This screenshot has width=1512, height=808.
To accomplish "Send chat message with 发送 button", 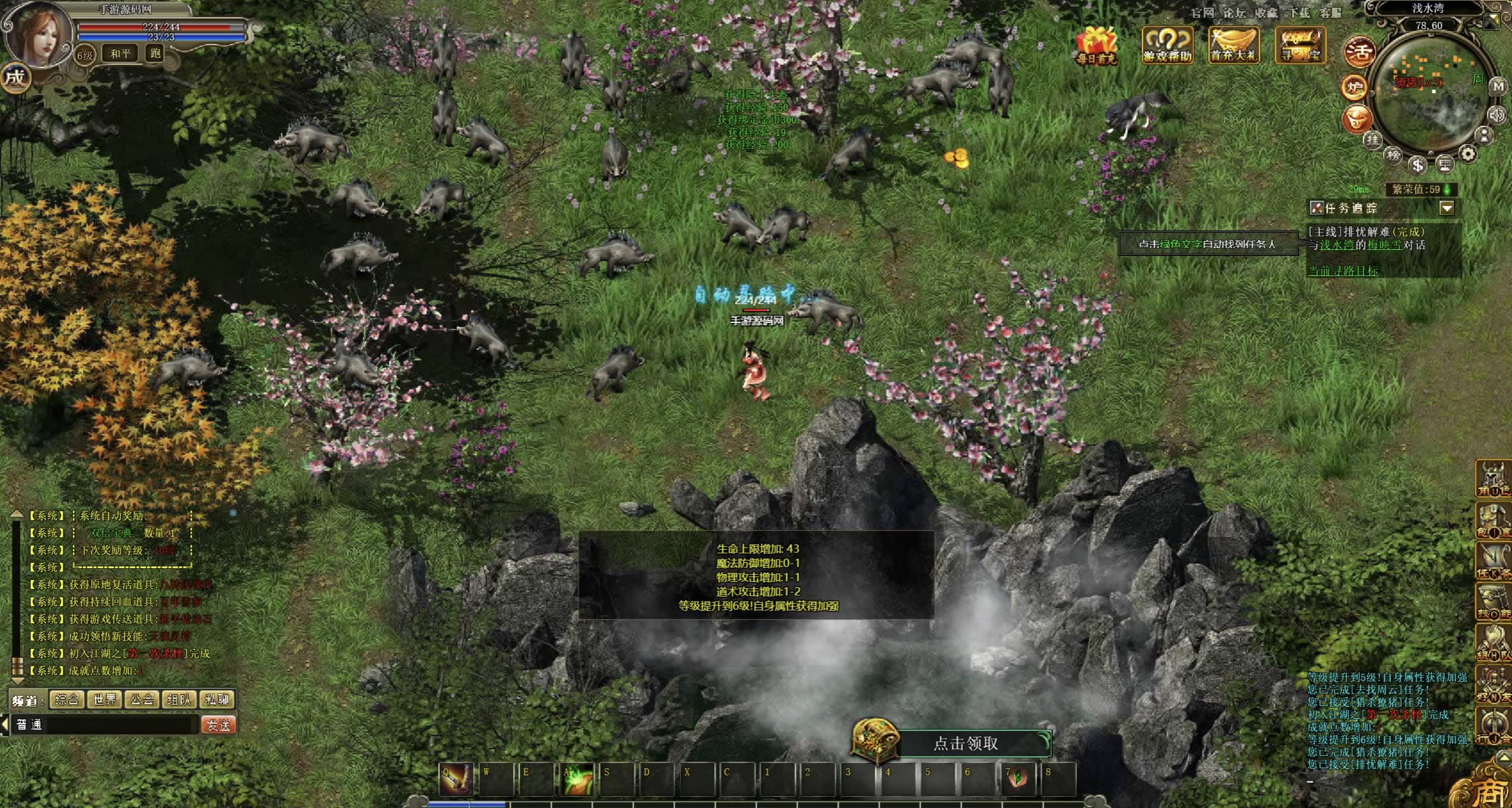I will pyautogui.click(x=219, y=725).
